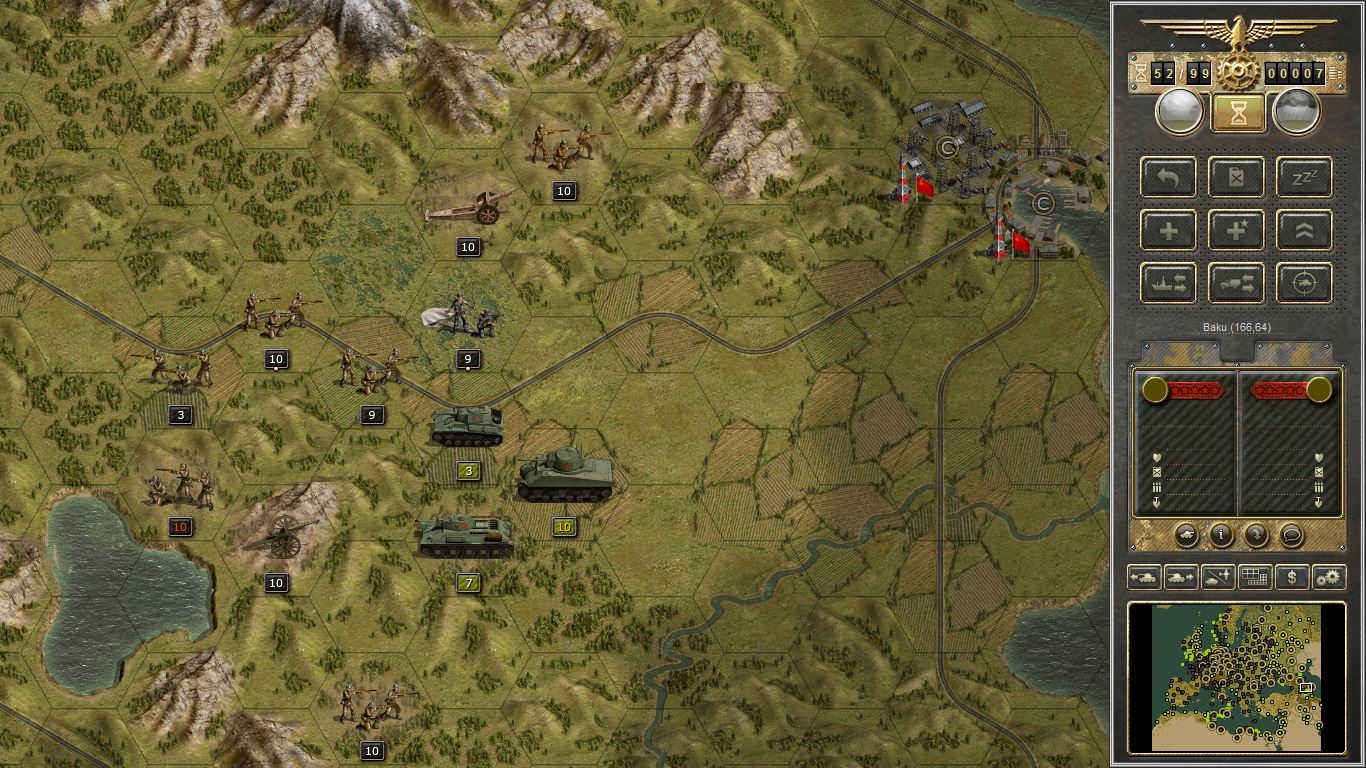Open the Purchase screen dollar icon
The height and width of the screenshot is (768, 1366).
click(1291, 577)
